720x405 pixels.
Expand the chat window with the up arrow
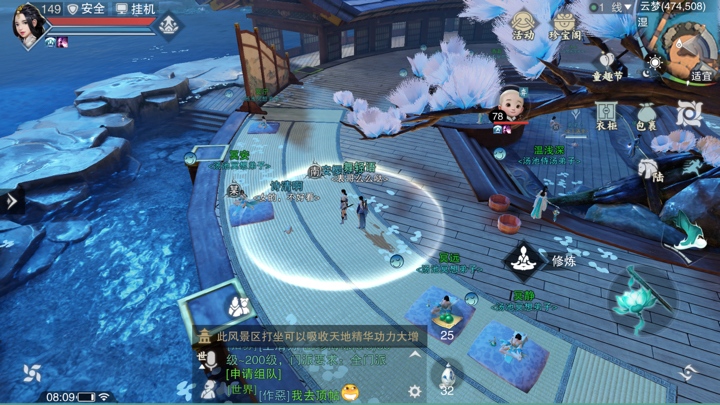pyautogui.click(x=415, y=355)
